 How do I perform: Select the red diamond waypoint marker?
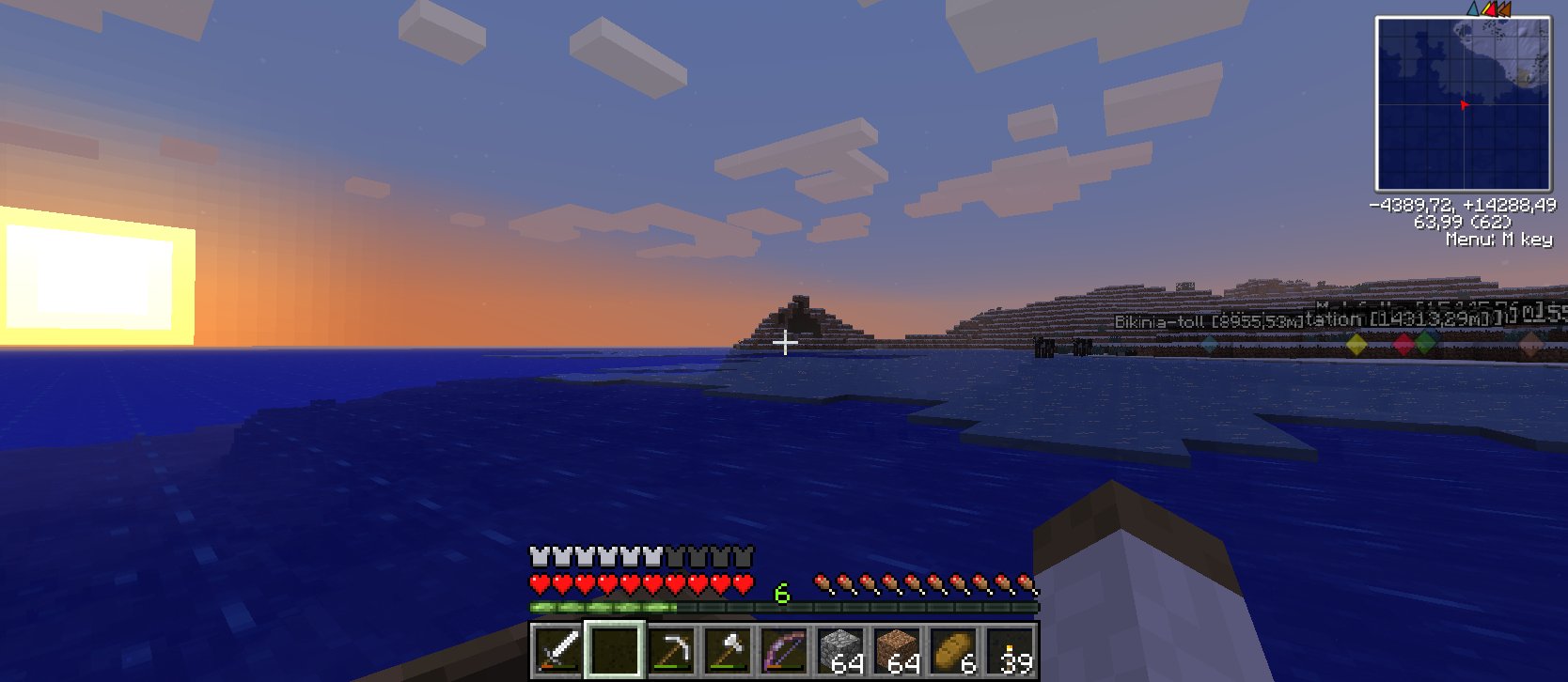coord(1403,345)
